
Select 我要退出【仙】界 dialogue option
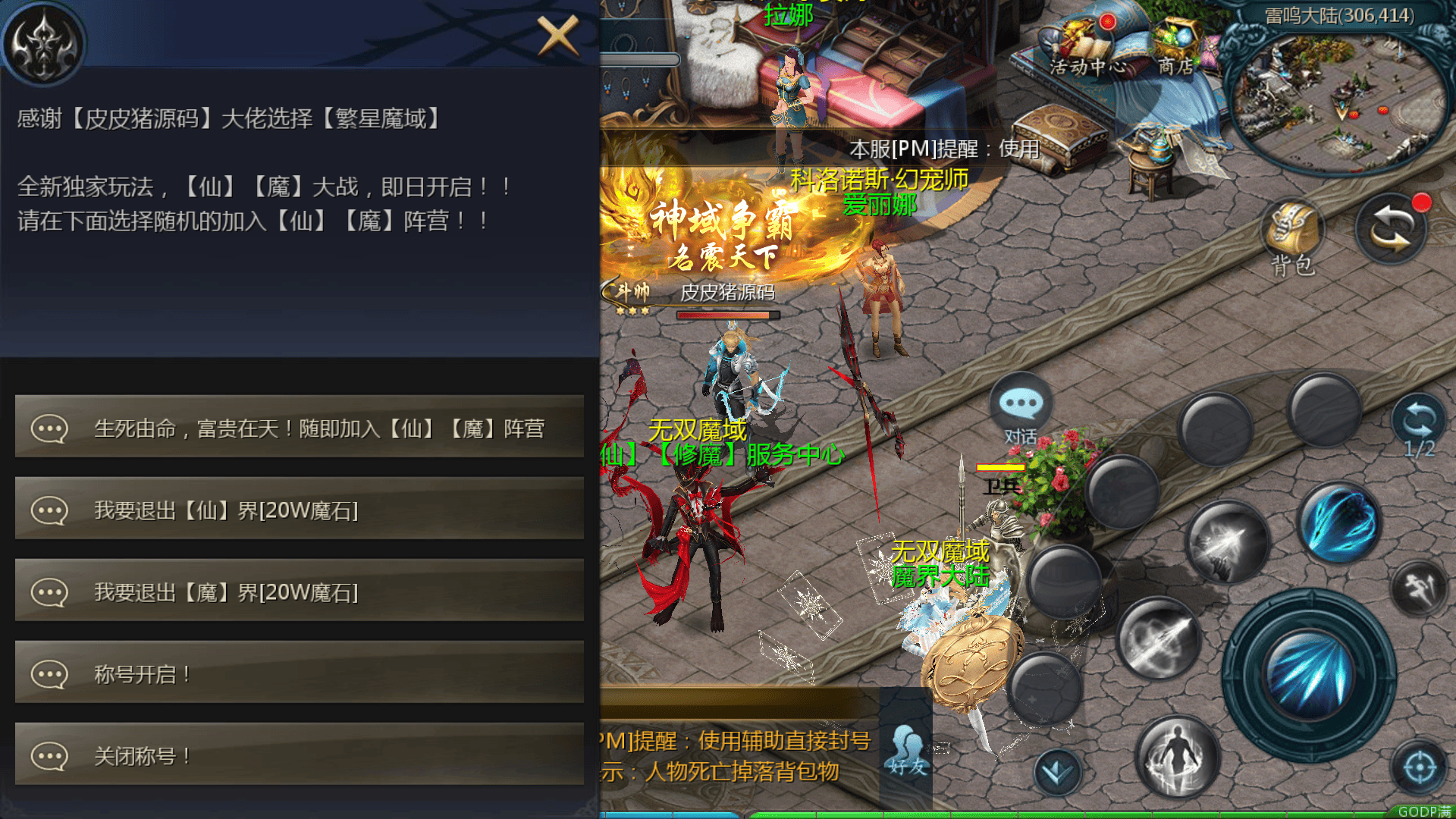[300, 510]
